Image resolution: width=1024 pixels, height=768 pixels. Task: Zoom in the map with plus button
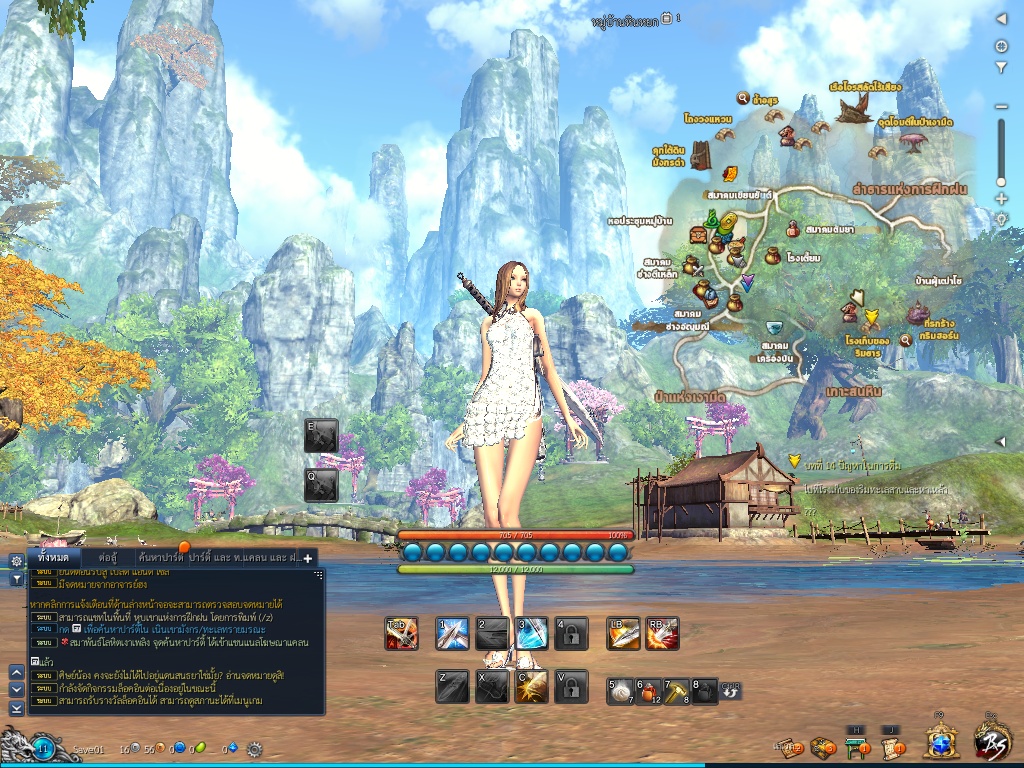pyautogui.click(x=1001, y=199)
